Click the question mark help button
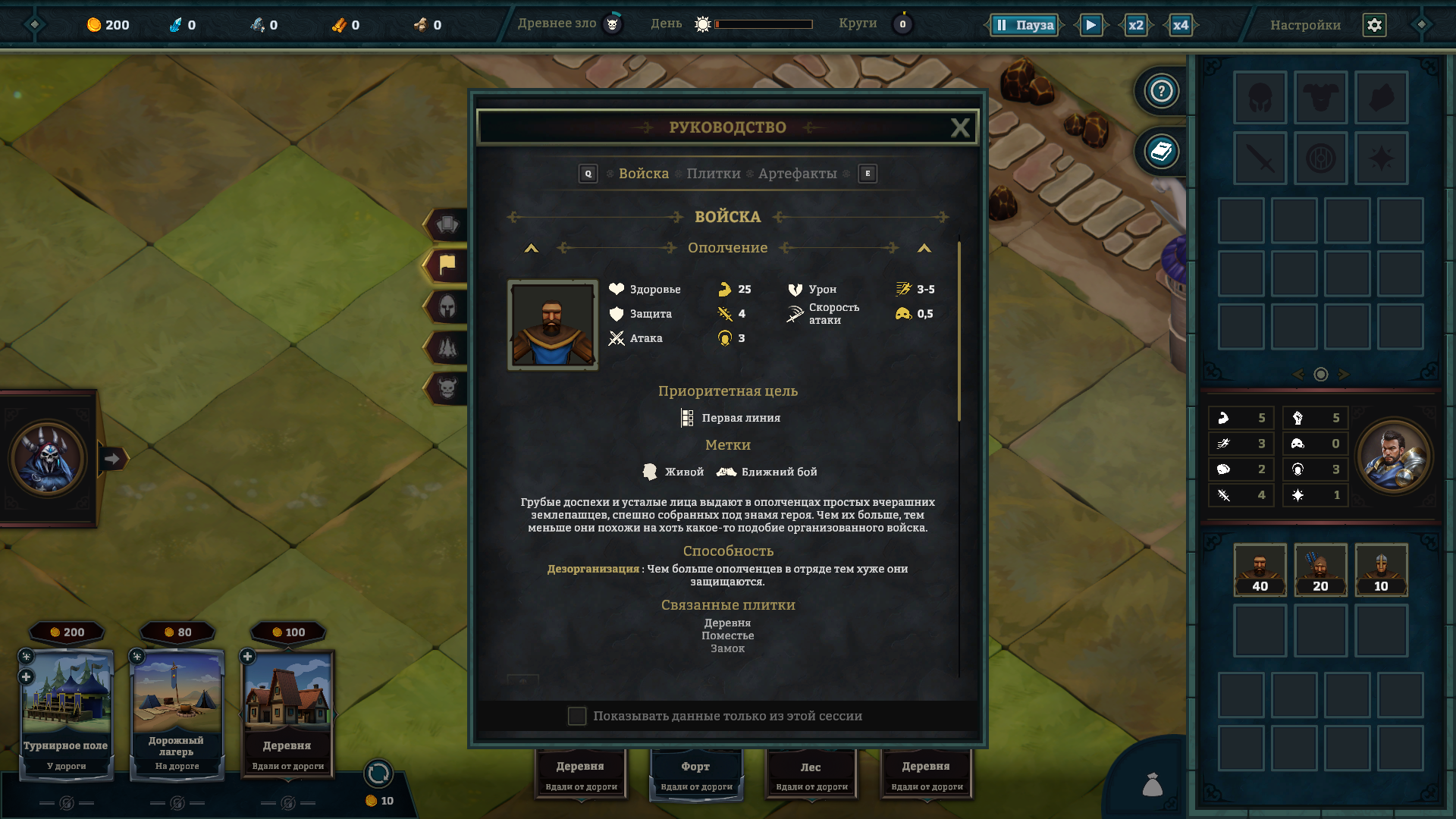 point(1161,91)
